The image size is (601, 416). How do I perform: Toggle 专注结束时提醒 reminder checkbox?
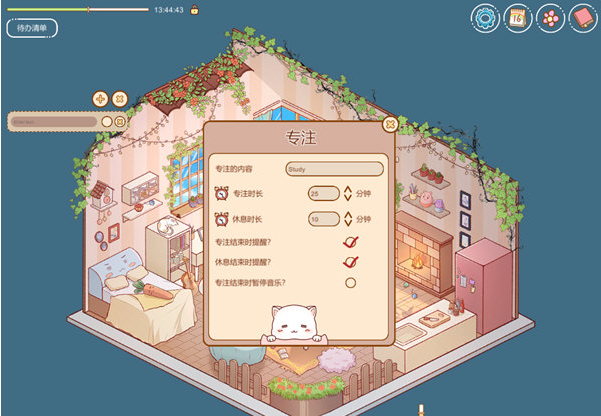point(350,241)
